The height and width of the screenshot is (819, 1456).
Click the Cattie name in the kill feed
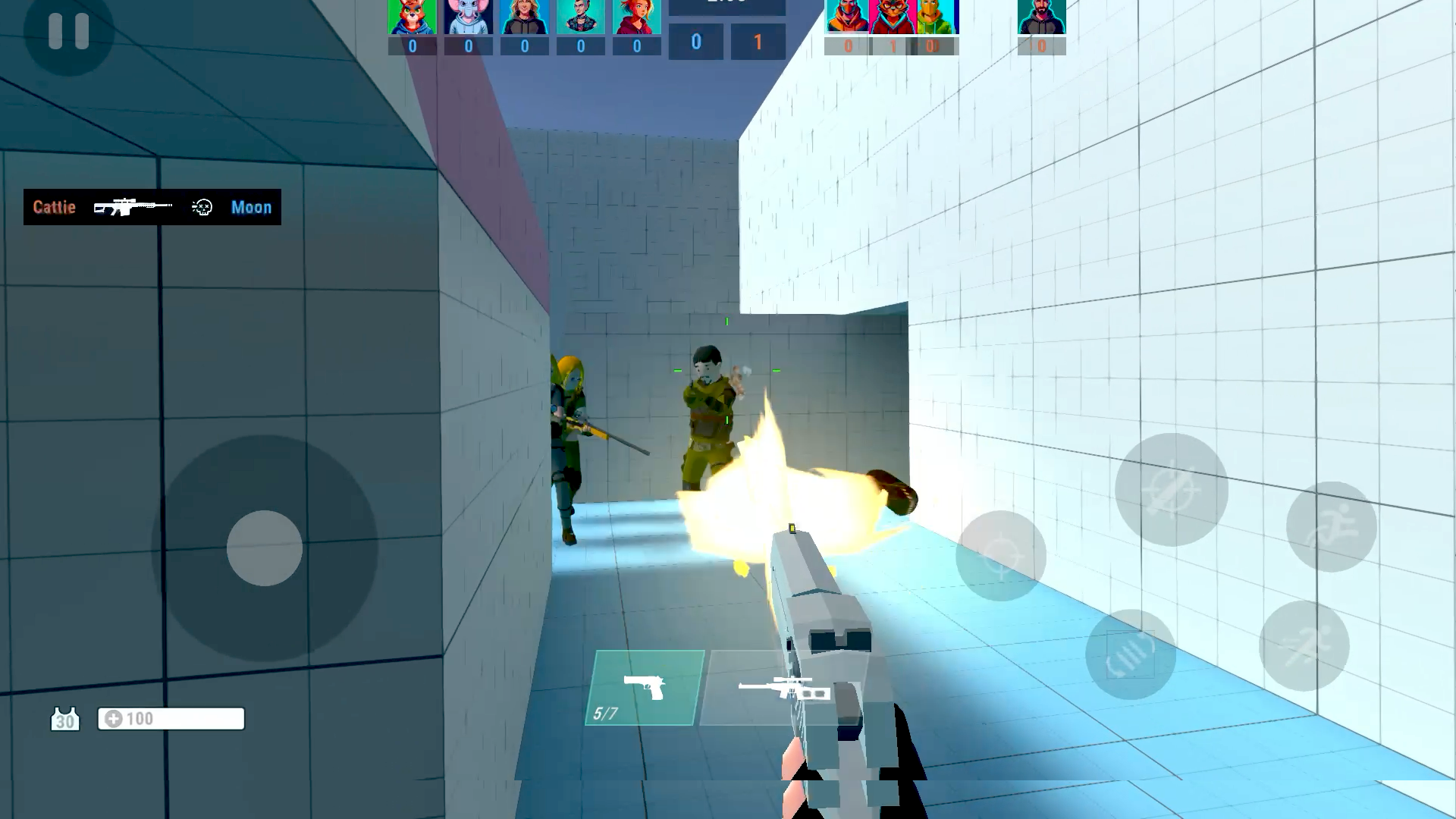tap(53, 207)
